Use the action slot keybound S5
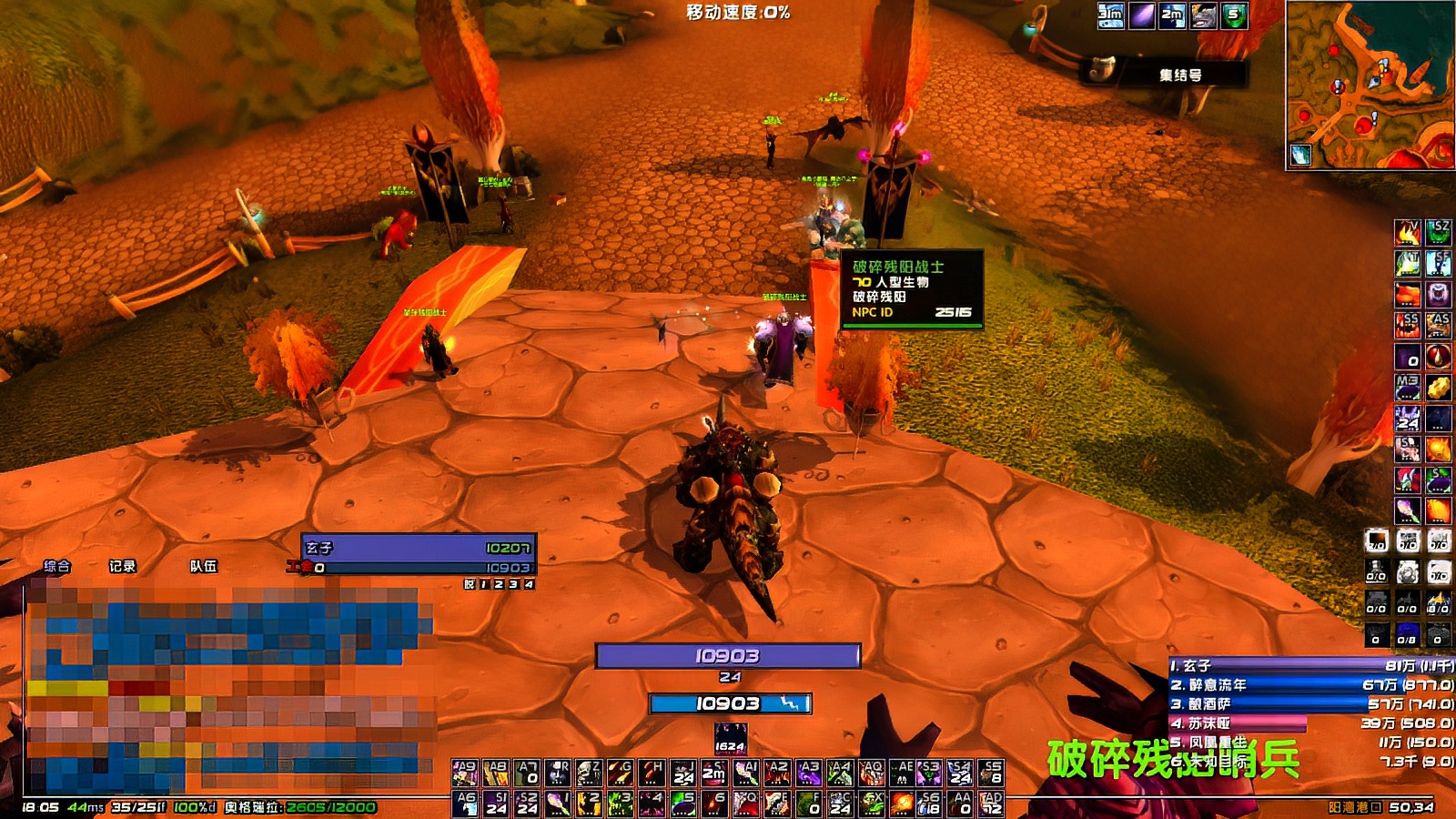The image size is (1456, 819). pos(991,773)
